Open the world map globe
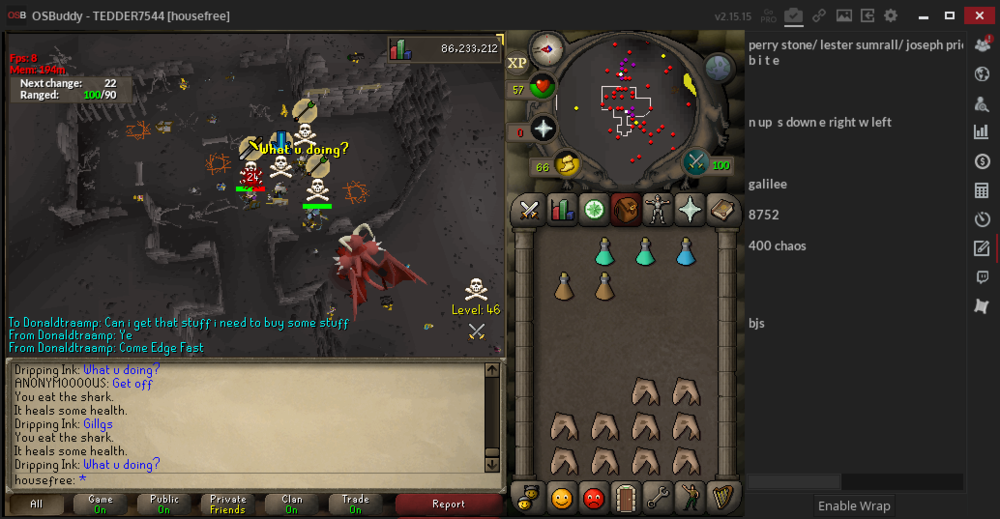The image size is (1000, 519). [x=719, y=68]
